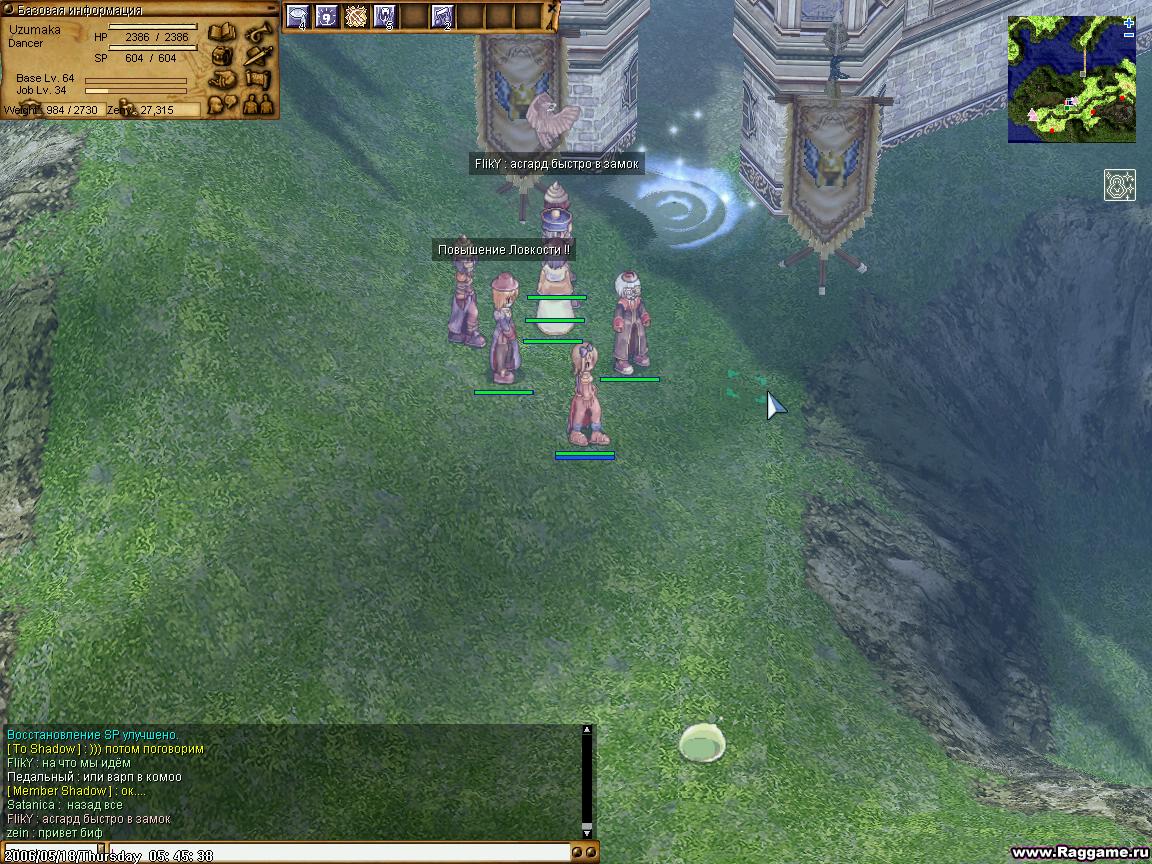Click the minimap
Viewport: 1152px width, 864px height.
coord(1071,79)
